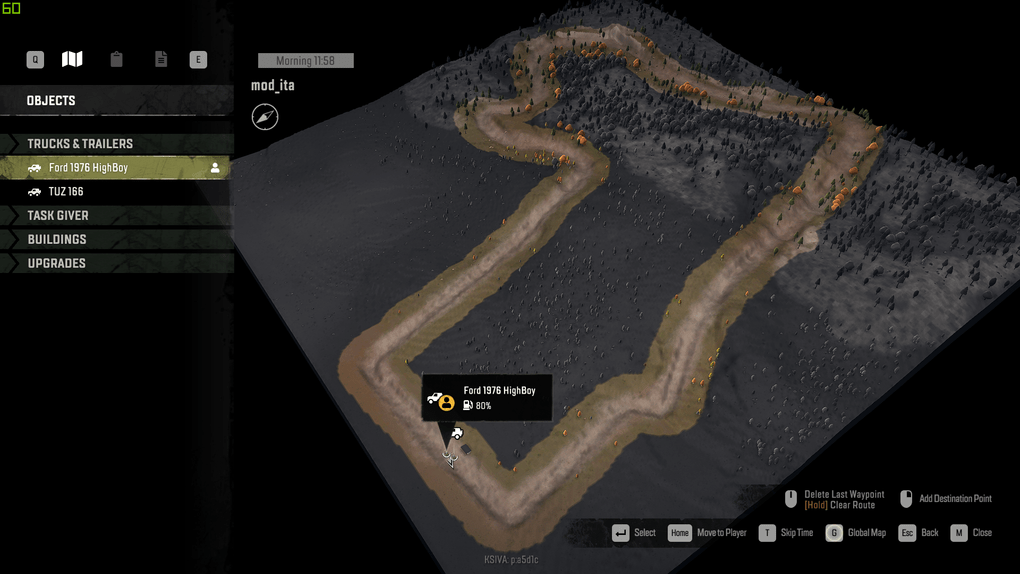
Task: Click the compass icon under mod_ita
Action: pyautogui.click(x=265, y=117)
